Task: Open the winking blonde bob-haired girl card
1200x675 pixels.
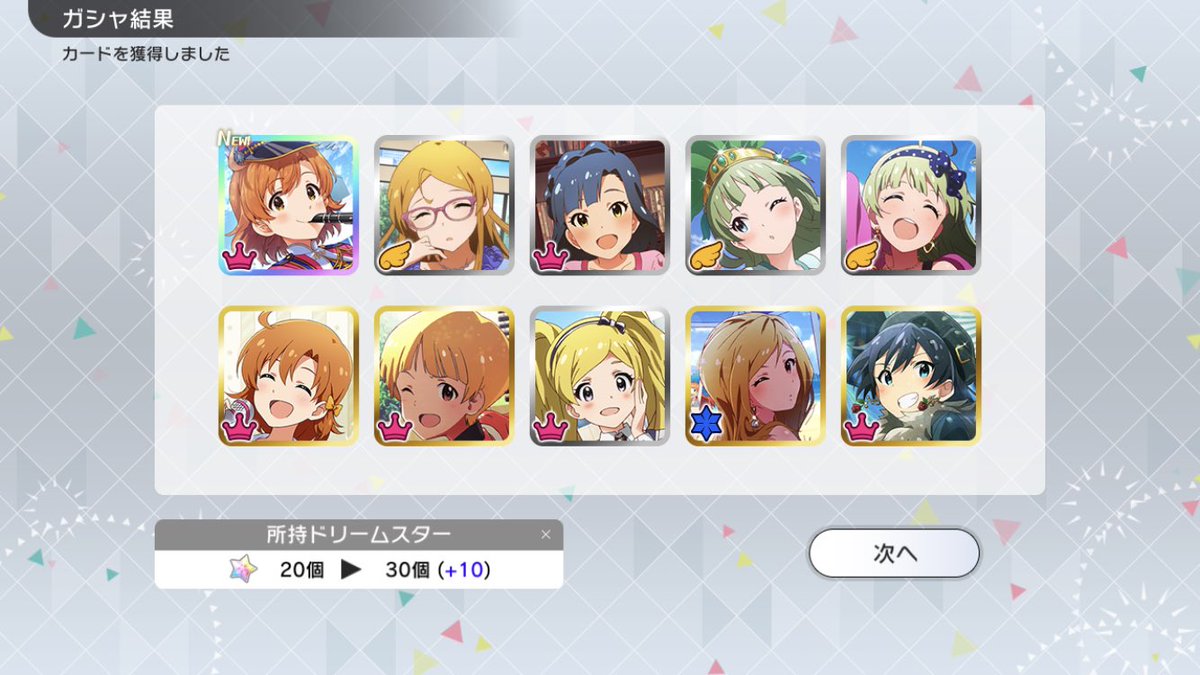Action: (x=444, y=376)
